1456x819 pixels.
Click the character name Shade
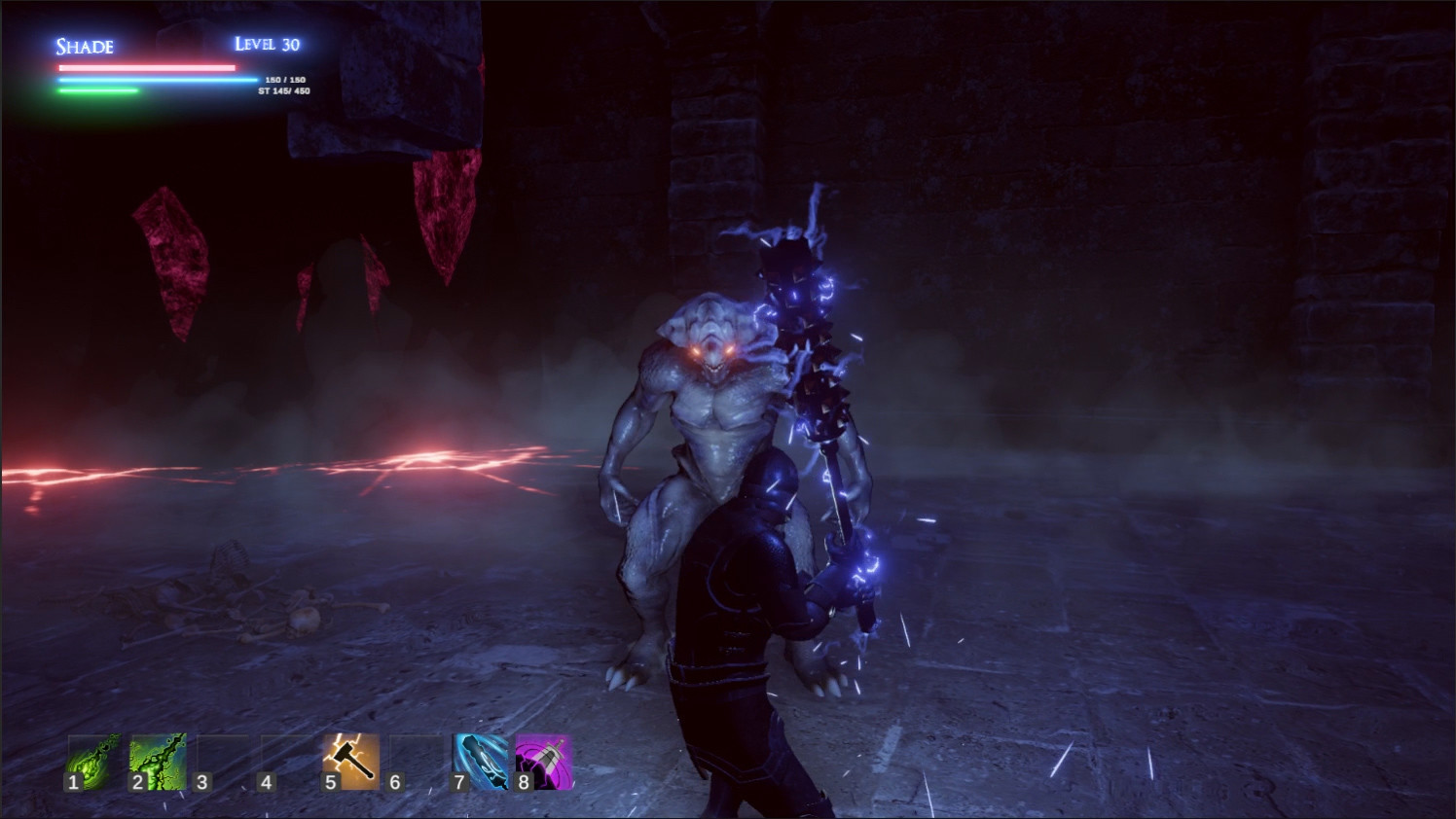point(83,47)
